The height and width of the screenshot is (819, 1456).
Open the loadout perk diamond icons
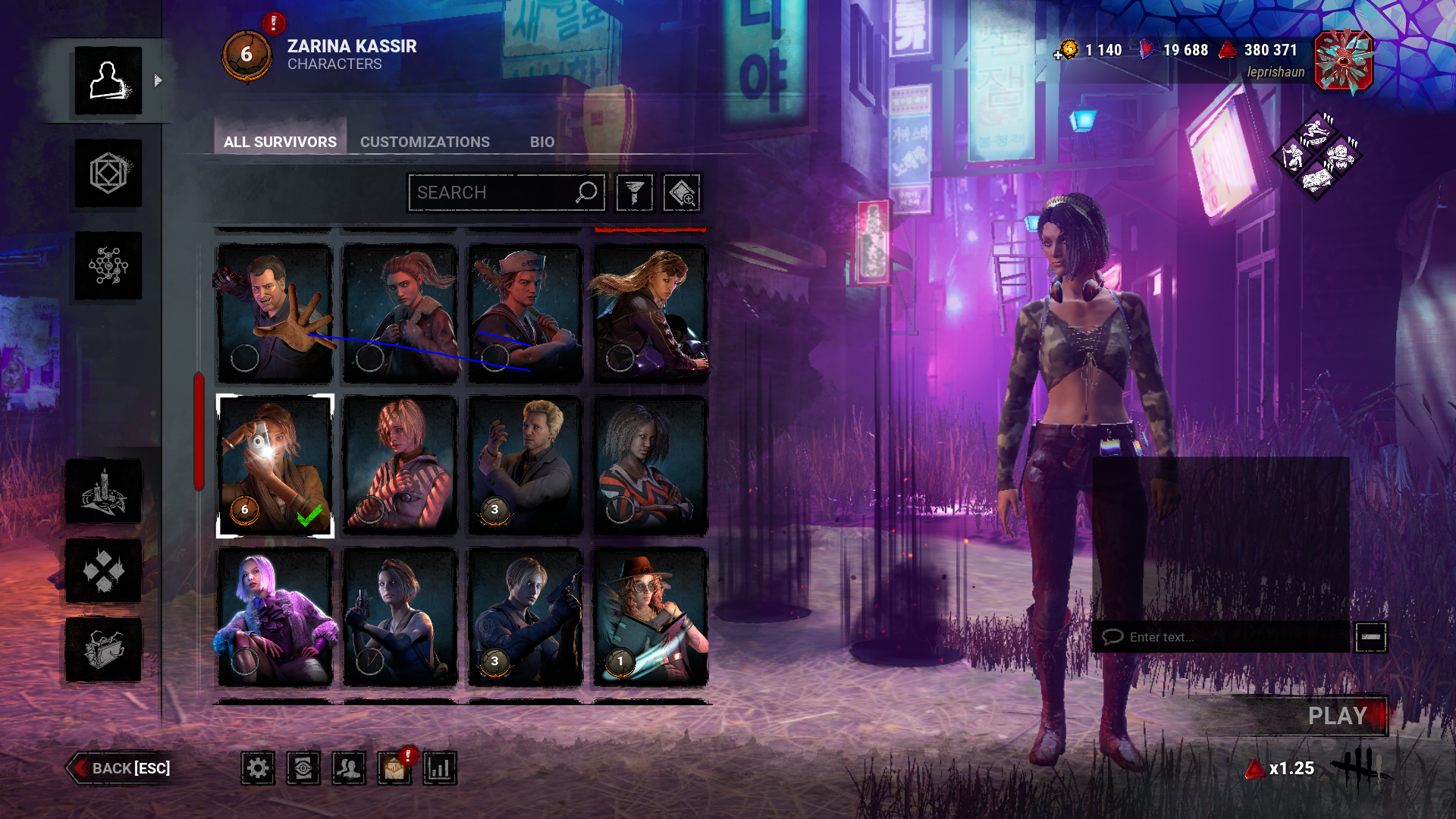pyautogui.click(x=1316, y=156)
